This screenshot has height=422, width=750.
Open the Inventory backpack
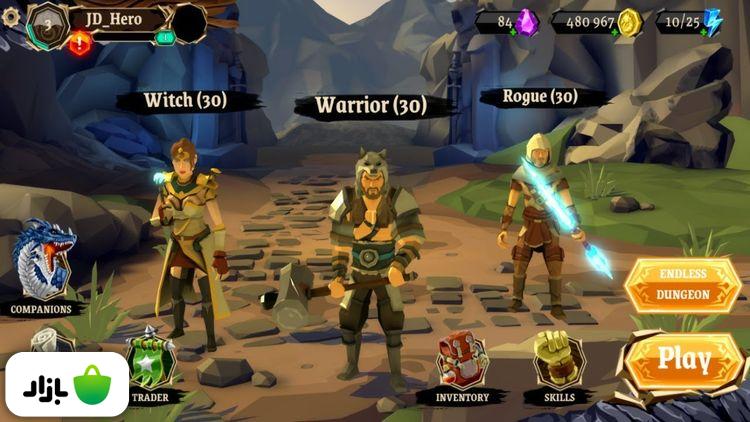click(x=462, y=365)
